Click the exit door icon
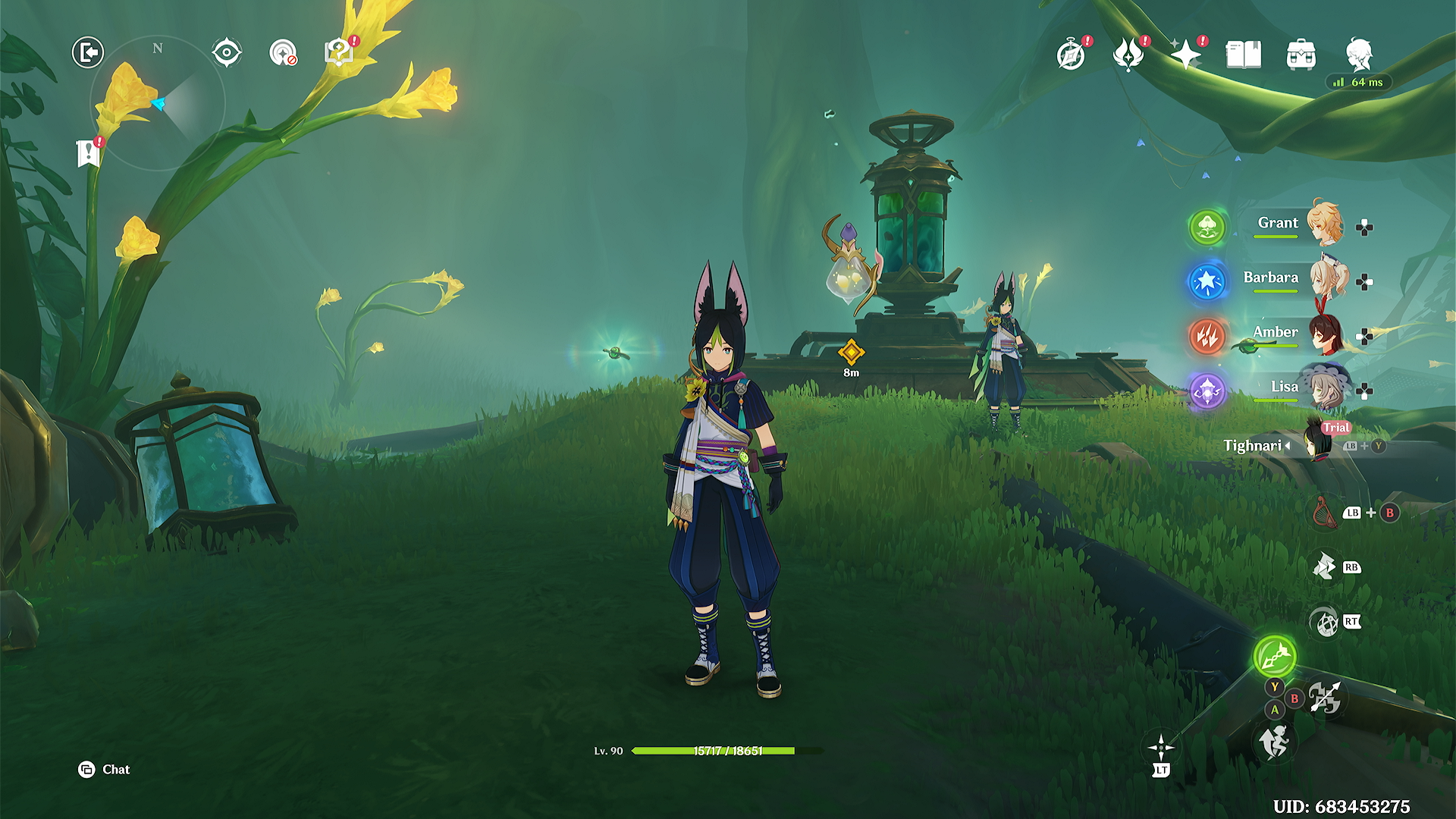Image resolution: width=1456 pixels, height=819 pixels. click(88, 52)
